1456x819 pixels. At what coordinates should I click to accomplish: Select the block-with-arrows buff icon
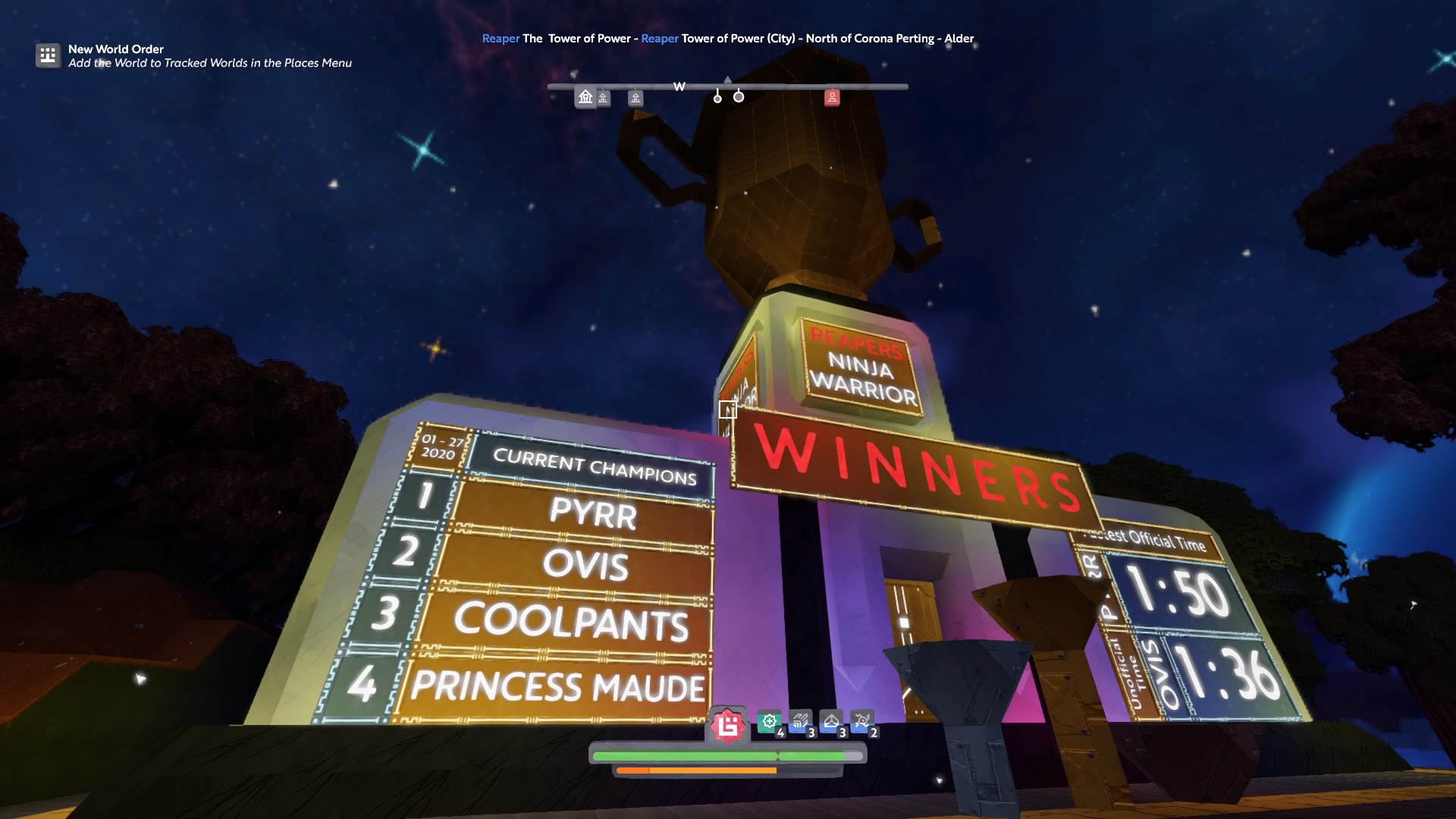coord(800,722)
